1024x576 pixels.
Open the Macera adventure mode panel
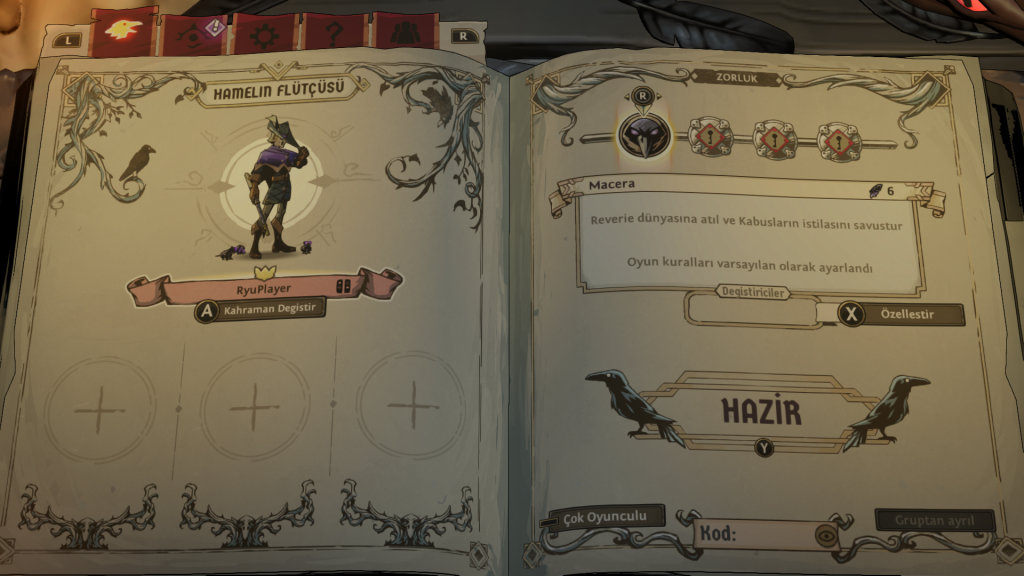pos(745,234)
